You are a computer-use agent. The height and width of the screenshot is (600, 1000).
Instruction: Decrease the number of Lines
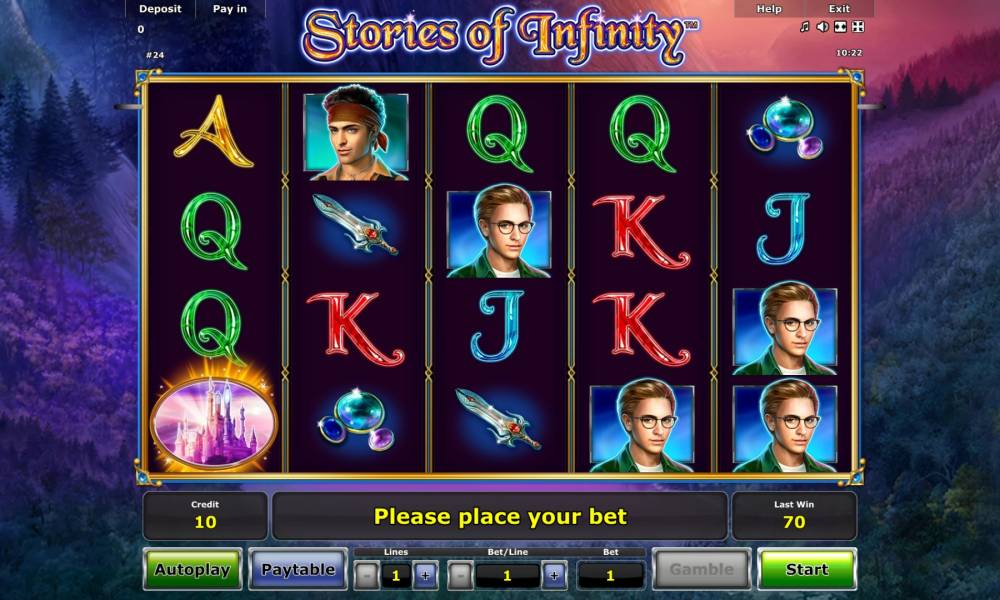click(367, 576)
